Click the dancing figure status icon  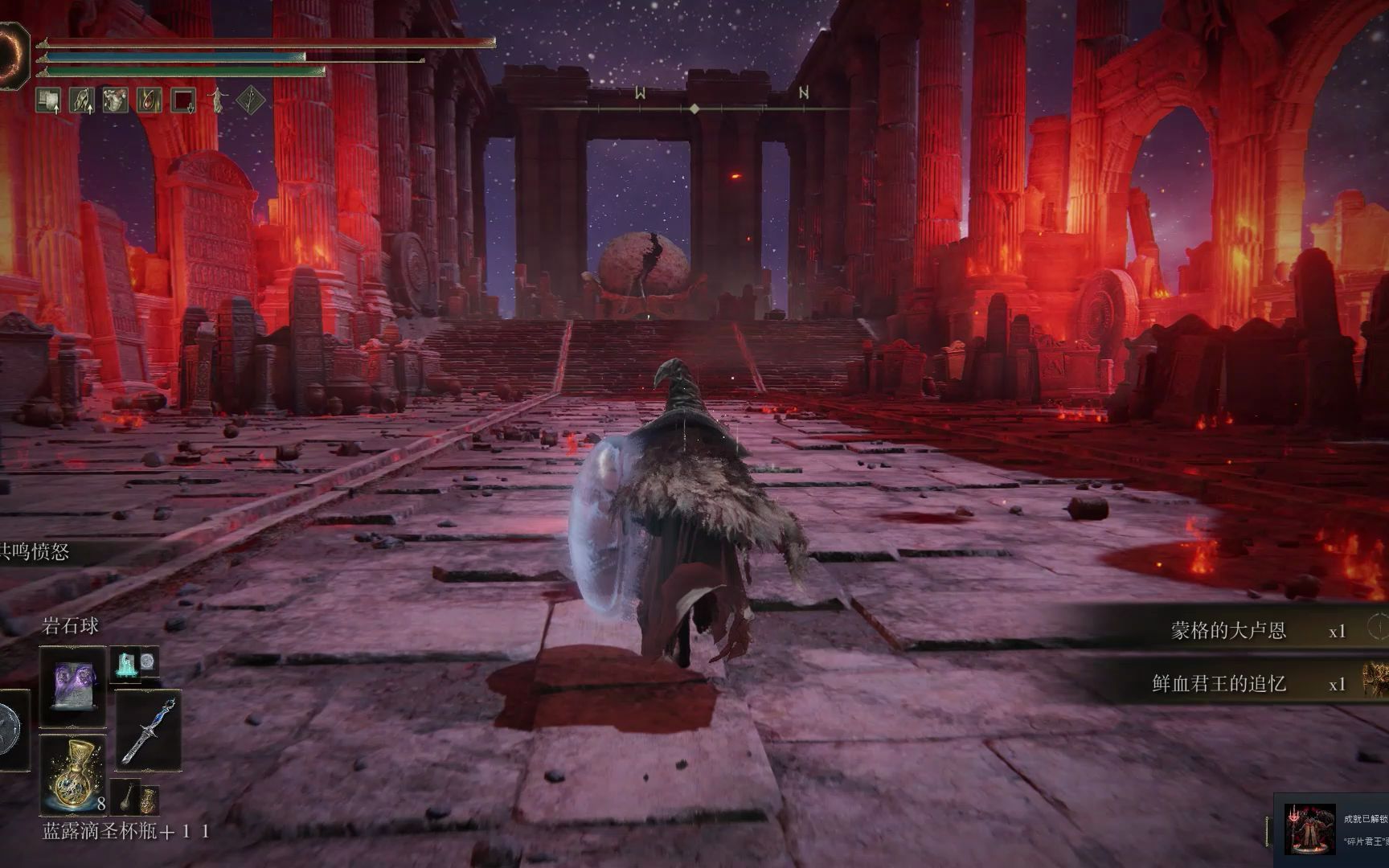click(218, 100)
